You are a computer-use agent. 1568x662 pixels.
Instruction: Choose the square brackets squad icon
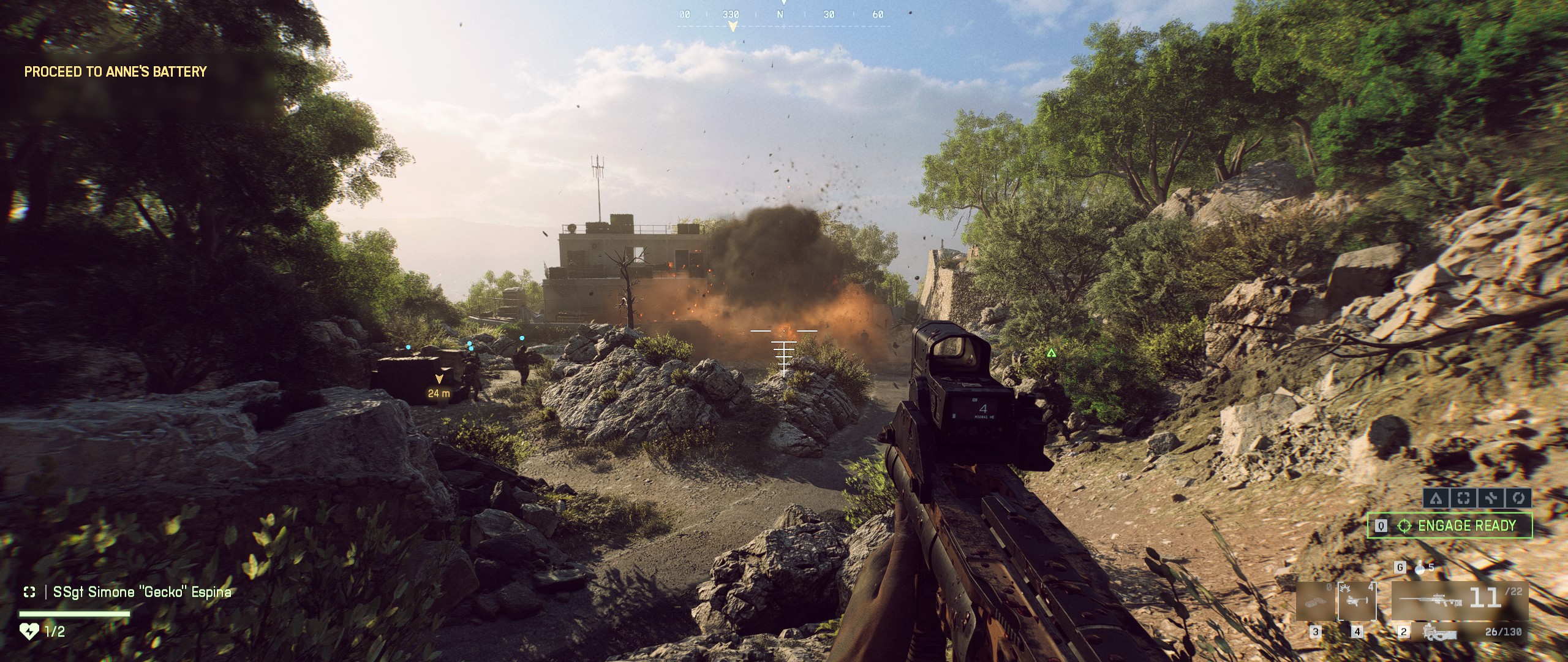pos(1463,498)
